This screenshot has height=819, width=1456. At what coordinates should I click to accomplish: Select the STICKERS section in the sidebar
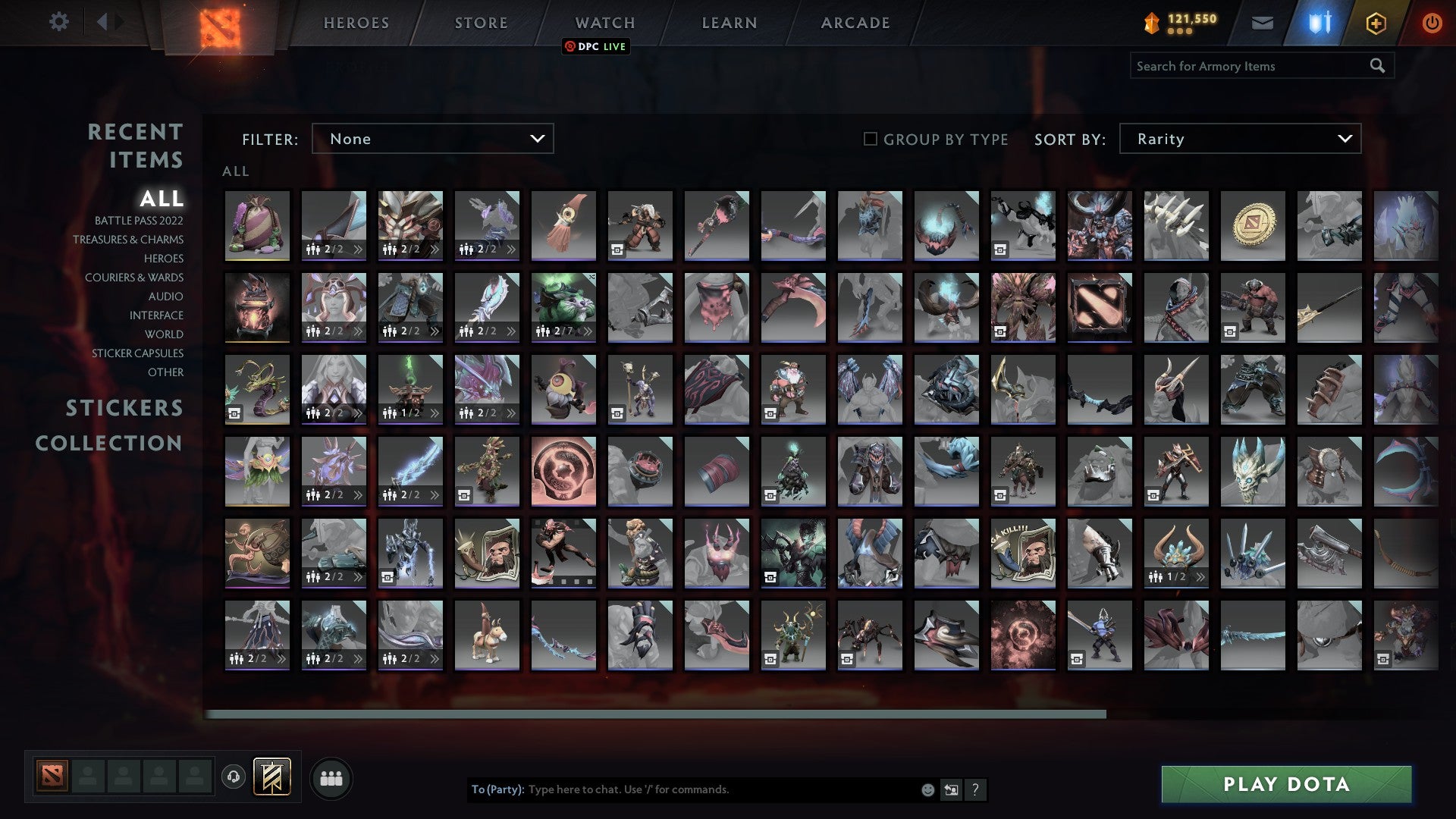coord(124,408)
